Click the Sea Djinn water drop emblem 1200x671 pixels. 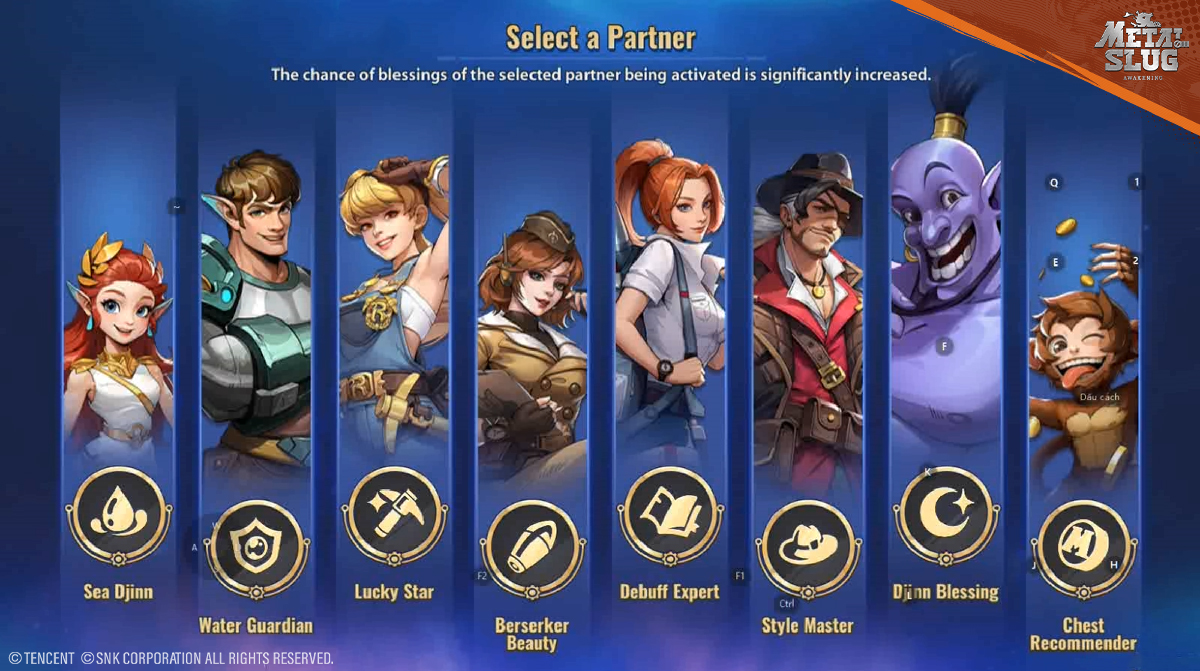point(118,515)
